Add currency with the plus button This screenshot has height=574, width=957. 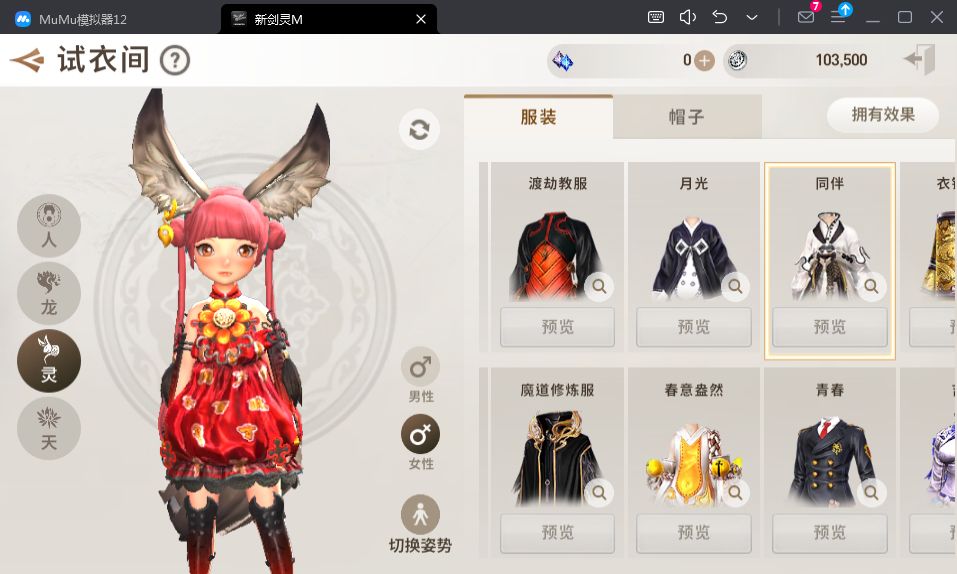point(704,61)
